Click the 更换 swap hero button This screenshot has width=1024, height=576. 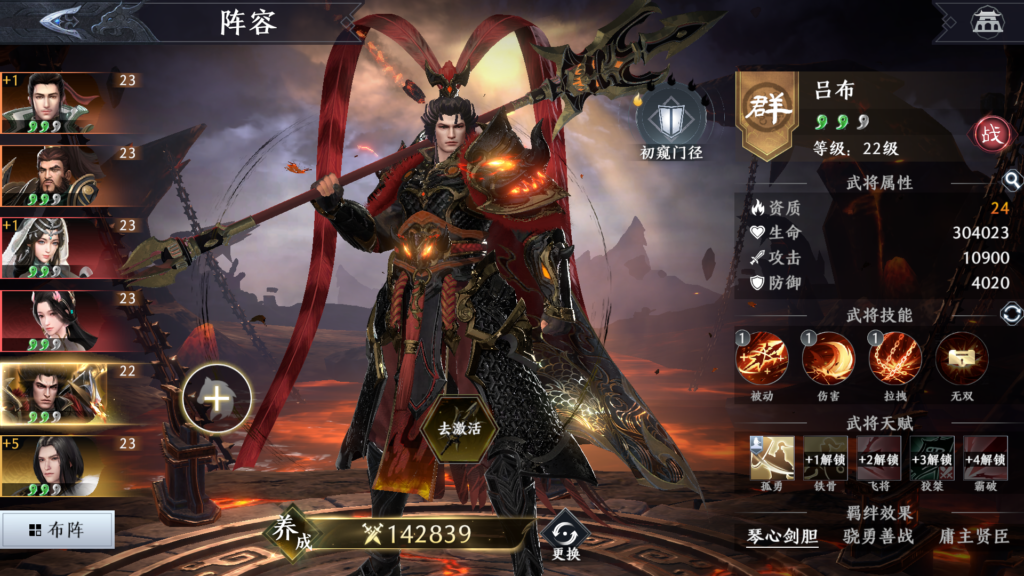click(564, 535)
